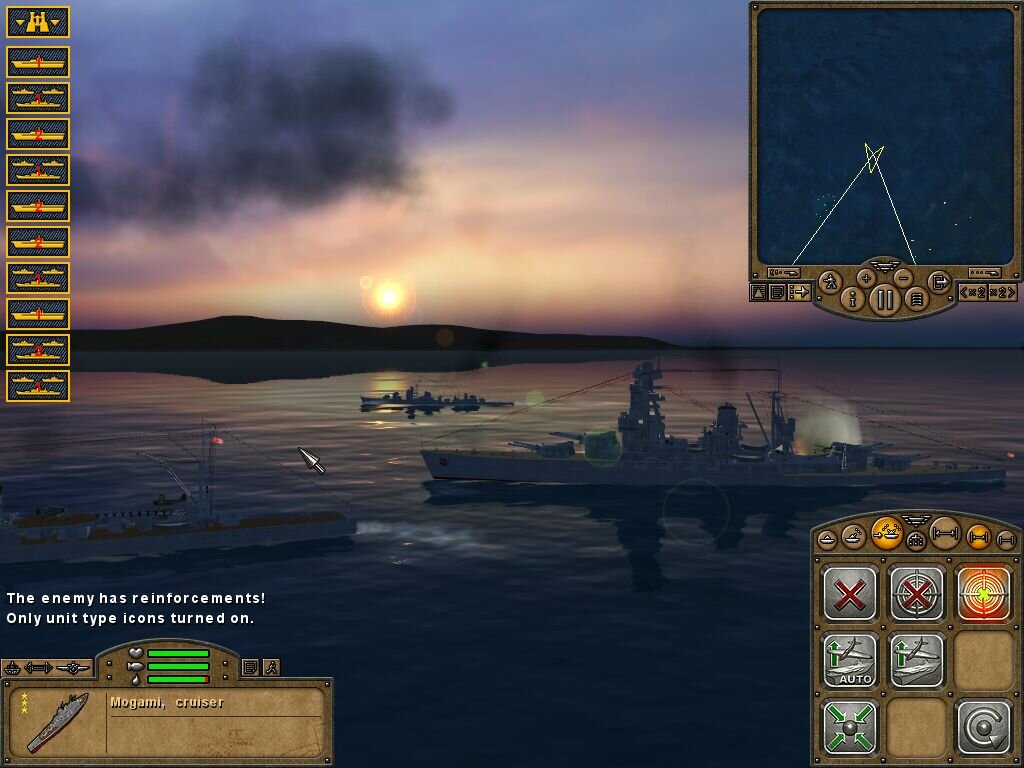Screen dimensions: 1024x768
Task: Pause the game with the pause button
Action: coord(885,298)
